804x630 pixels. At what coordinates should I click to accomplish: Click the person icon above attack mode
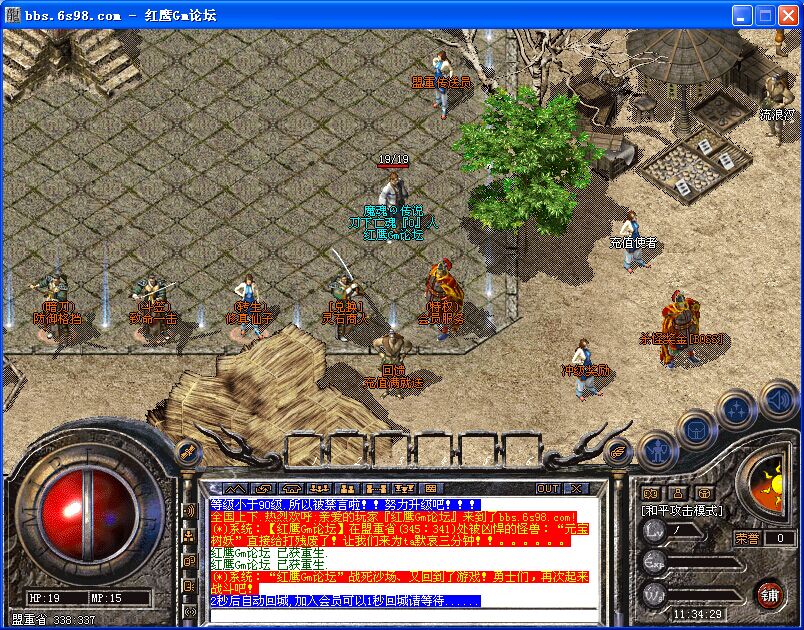click(678, 493)
